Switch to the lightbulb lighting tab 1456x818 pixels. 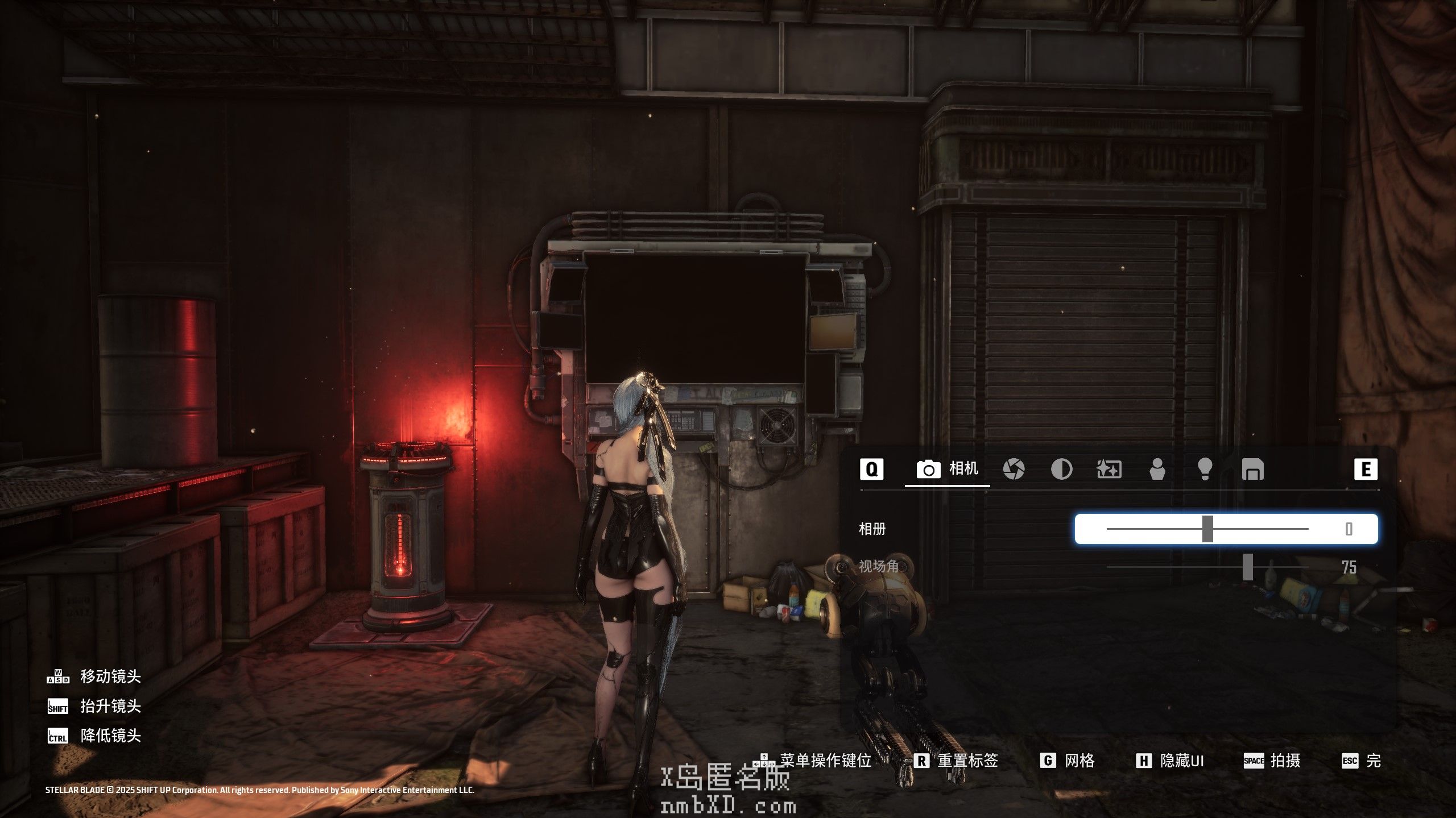1205,470
